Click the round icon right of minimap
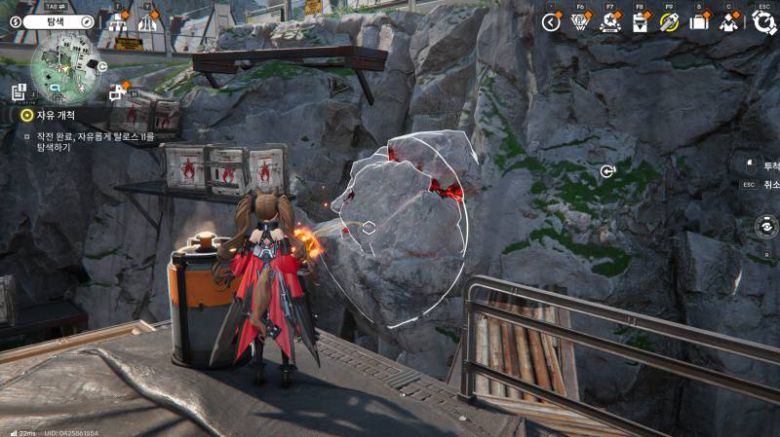 (102, 67)
